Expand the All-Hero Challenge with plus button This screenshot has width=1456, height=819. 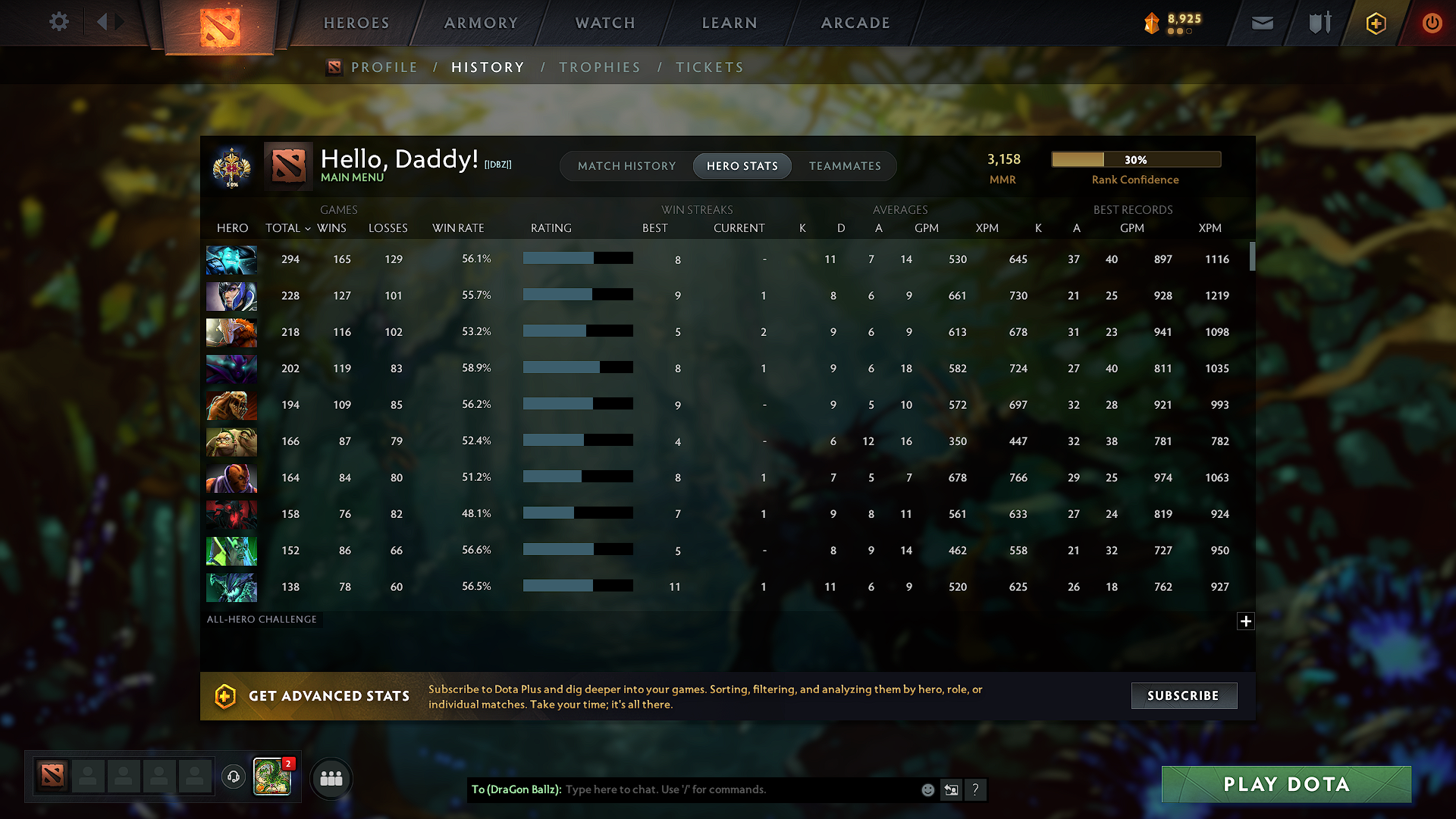pos(1246,621)
